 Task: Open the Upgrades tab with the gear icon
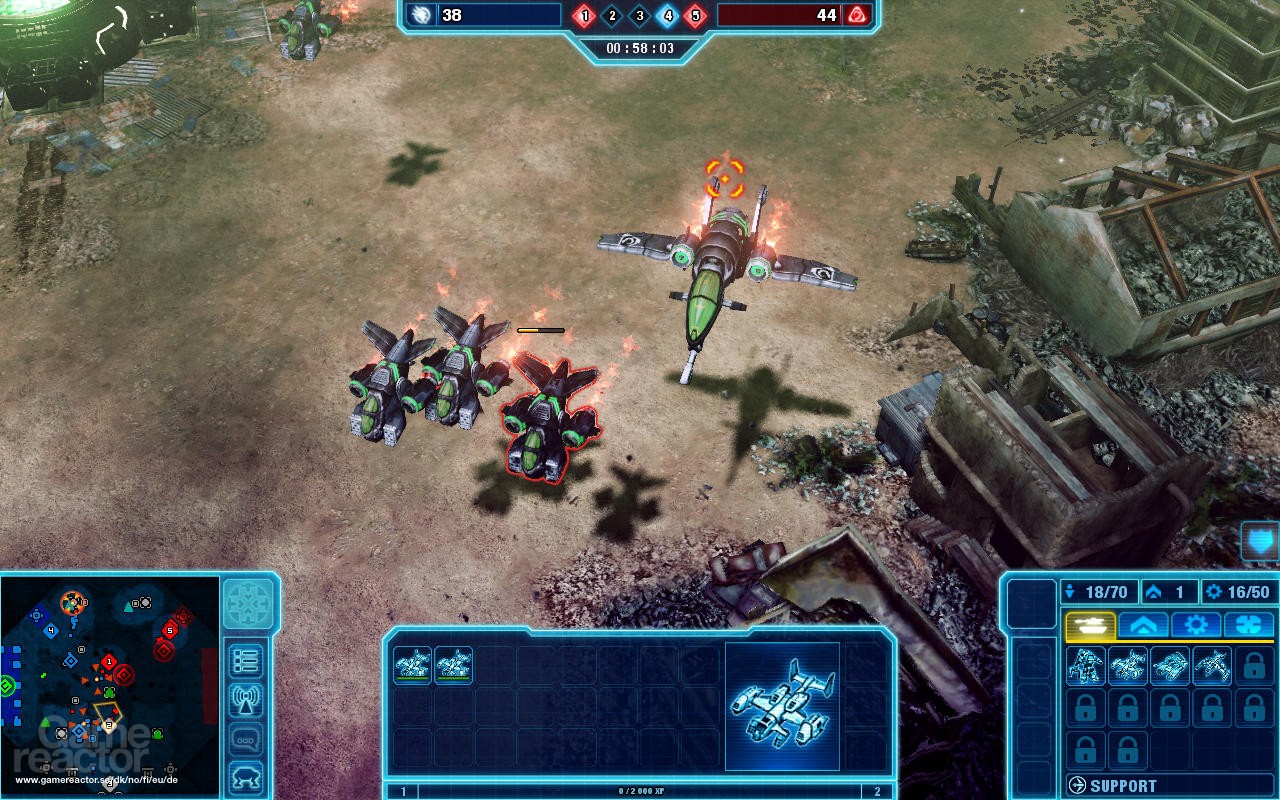pyautogui.click(x=1195, y=625)
